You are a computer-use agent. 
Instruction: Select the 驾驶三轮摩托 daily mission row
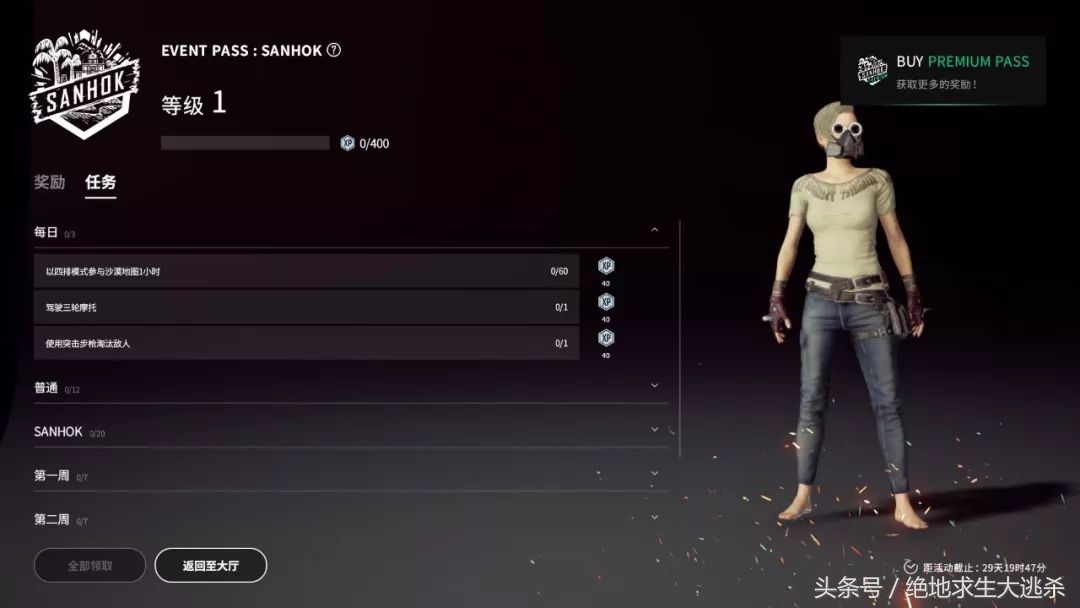tap(306, 307)
